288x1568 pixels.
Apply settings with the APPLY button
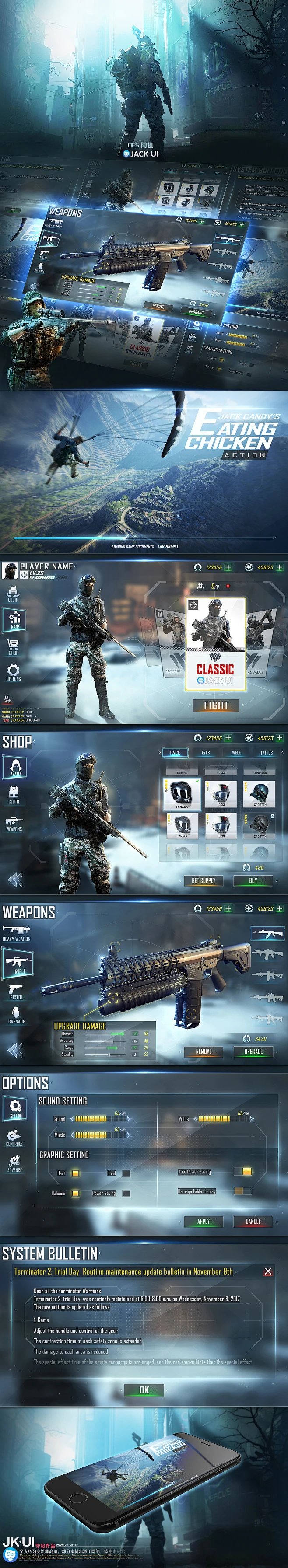204,1220
